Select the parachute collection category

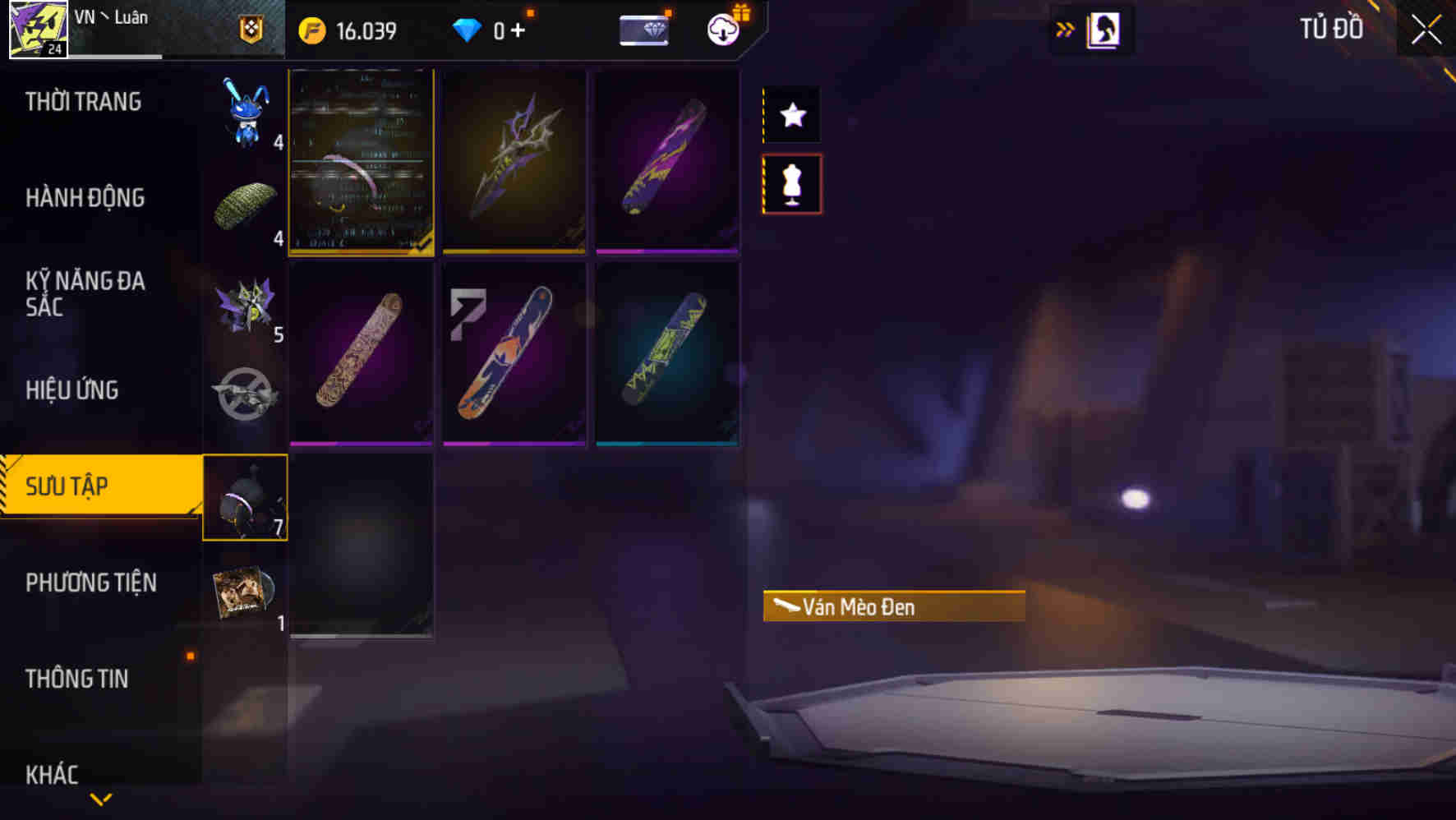pos(246,205)
